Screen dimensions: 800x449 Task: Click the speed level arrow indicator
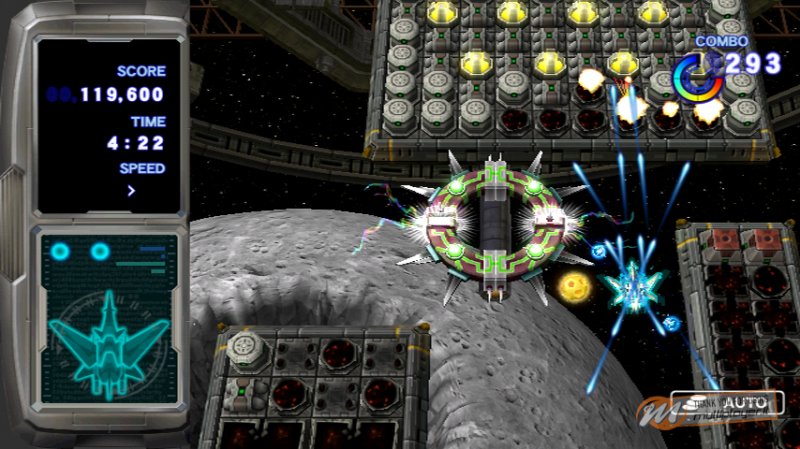click(131, 190)
